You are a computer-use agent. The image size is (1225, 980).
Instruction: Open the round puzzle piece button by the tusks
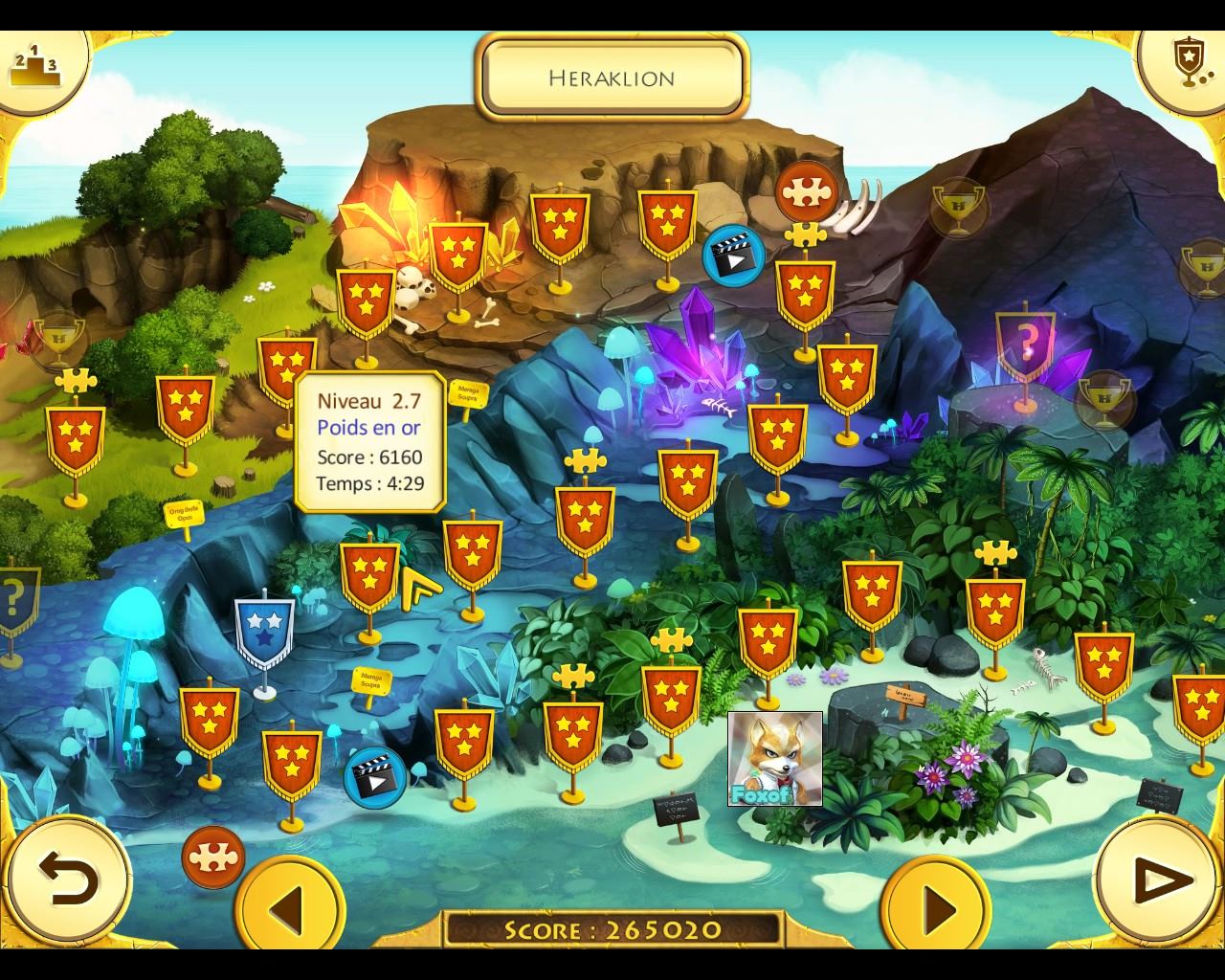point(806,192)
